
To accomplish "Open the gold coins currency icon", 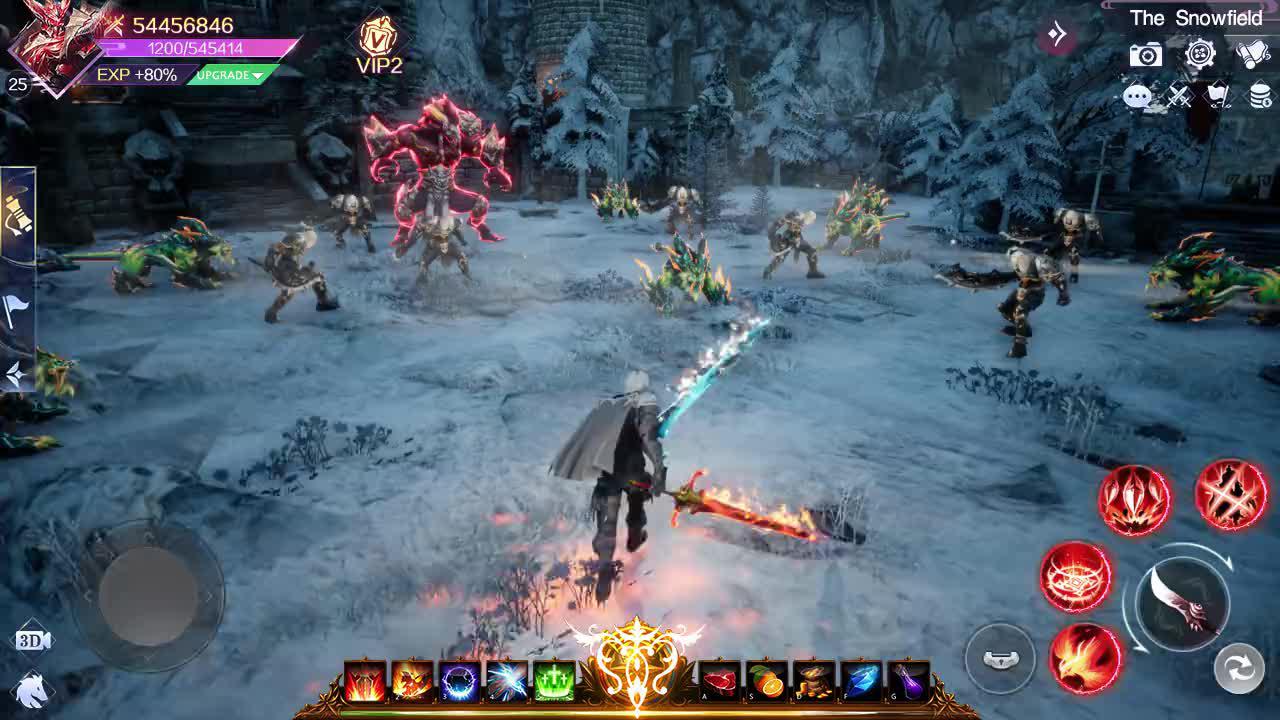I will tap(1259, 96).
